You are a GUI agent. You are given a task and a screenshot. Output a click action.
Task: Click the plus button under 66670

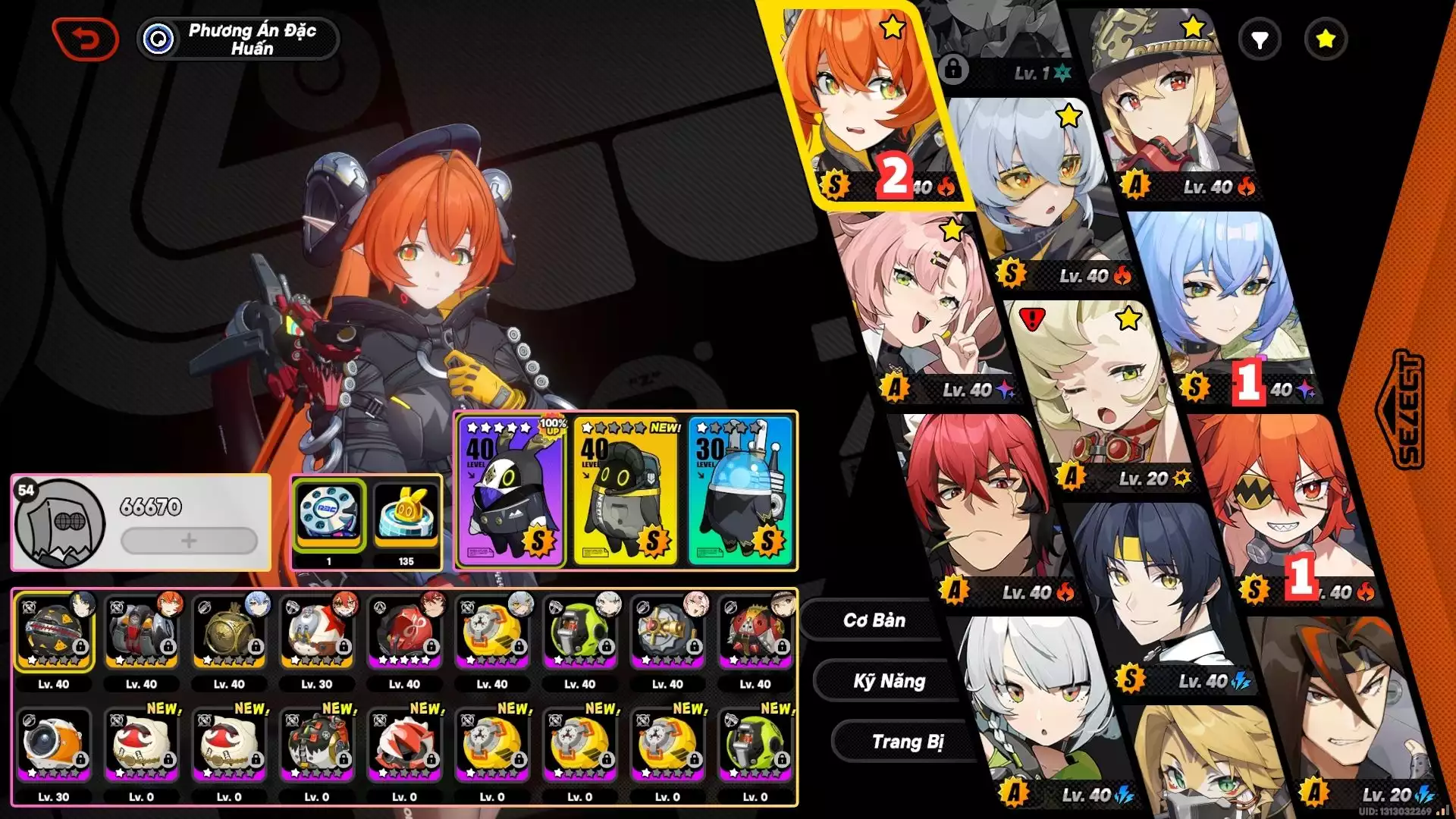pos(189,541)
